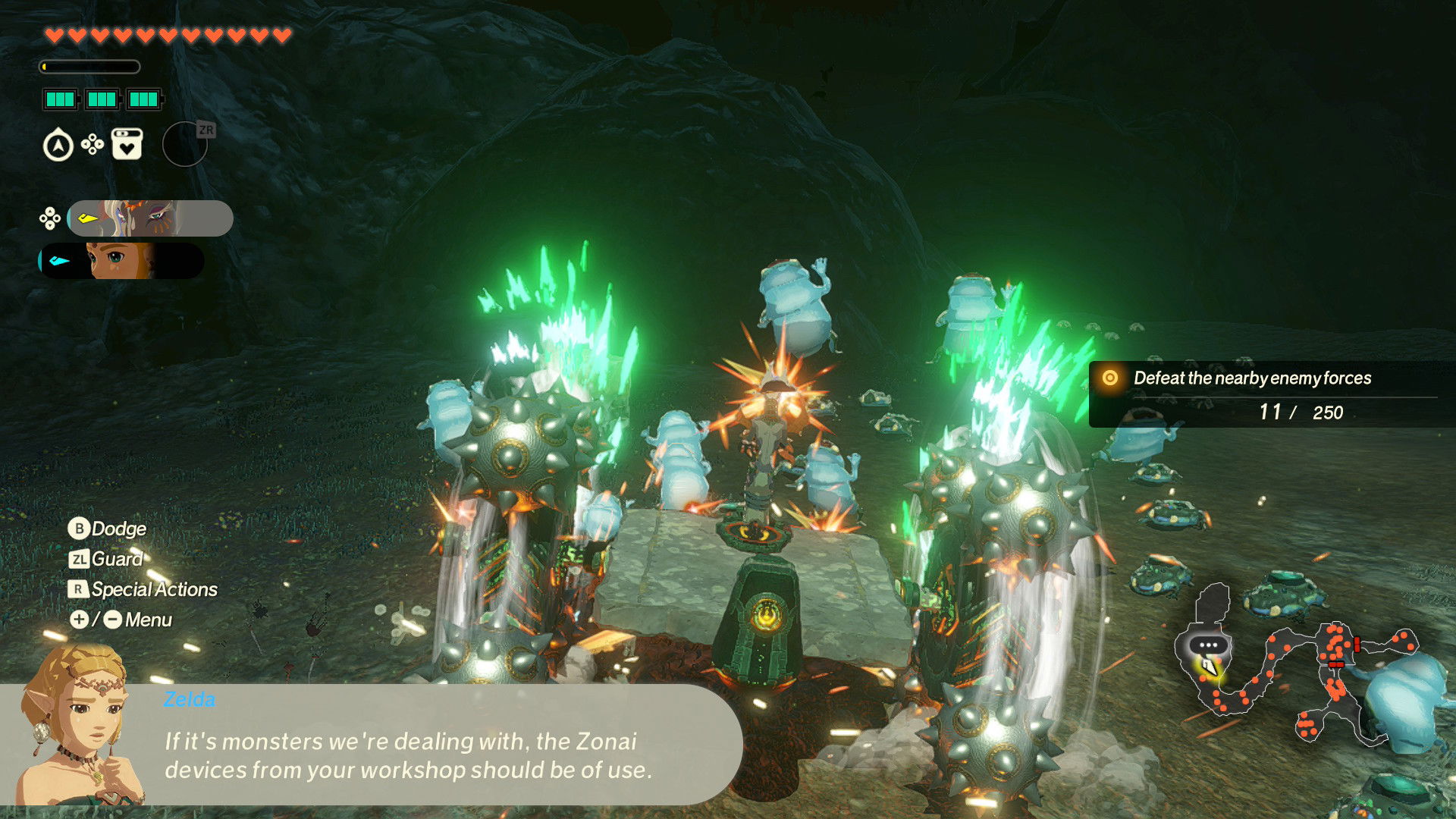Select the heart container item icon
This screenshot has height=819, width=1456.
(x=127, y=144)
